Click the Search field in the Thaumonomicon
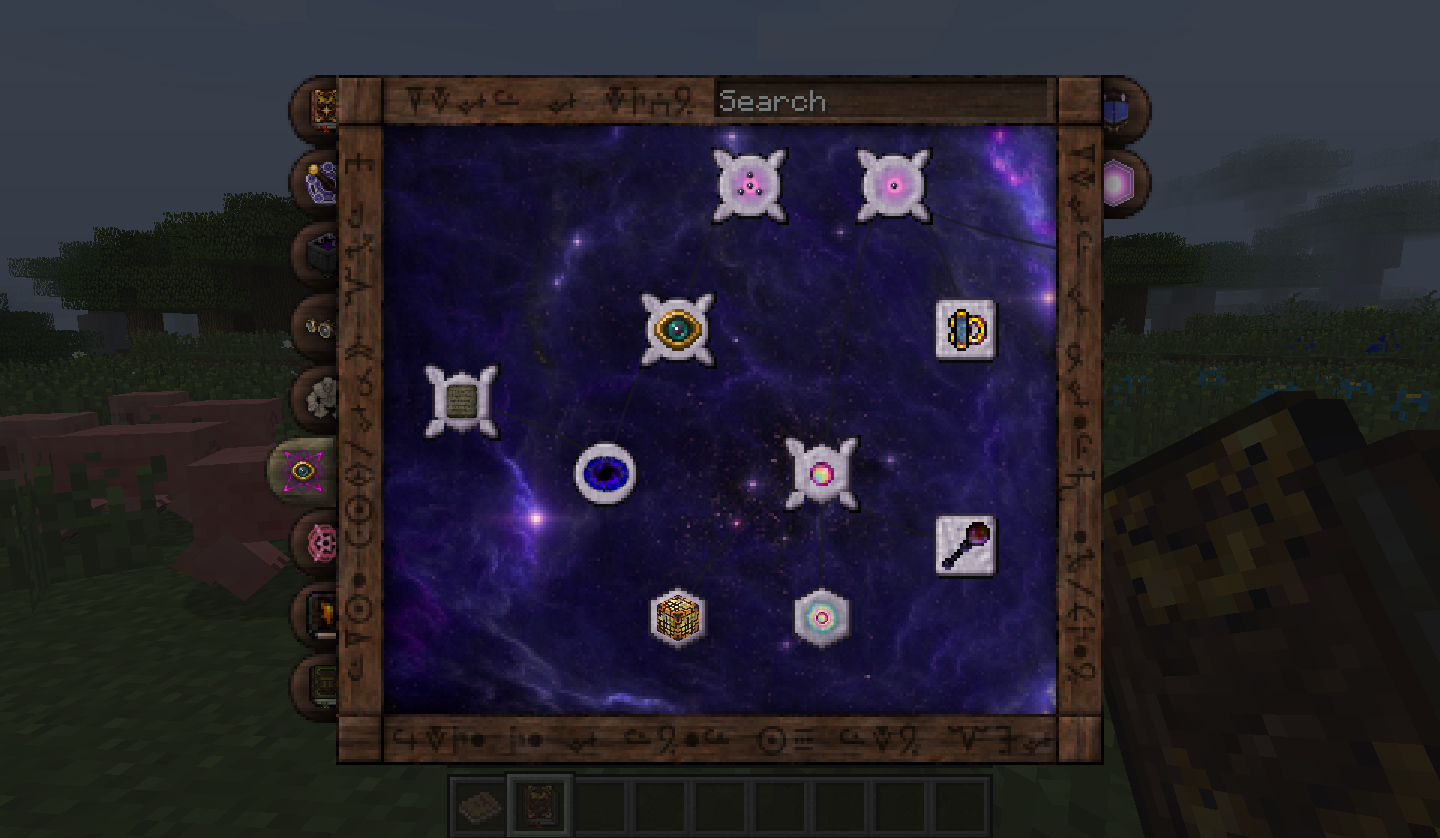This screenshot has width=1440, height=838. point(882,101)
